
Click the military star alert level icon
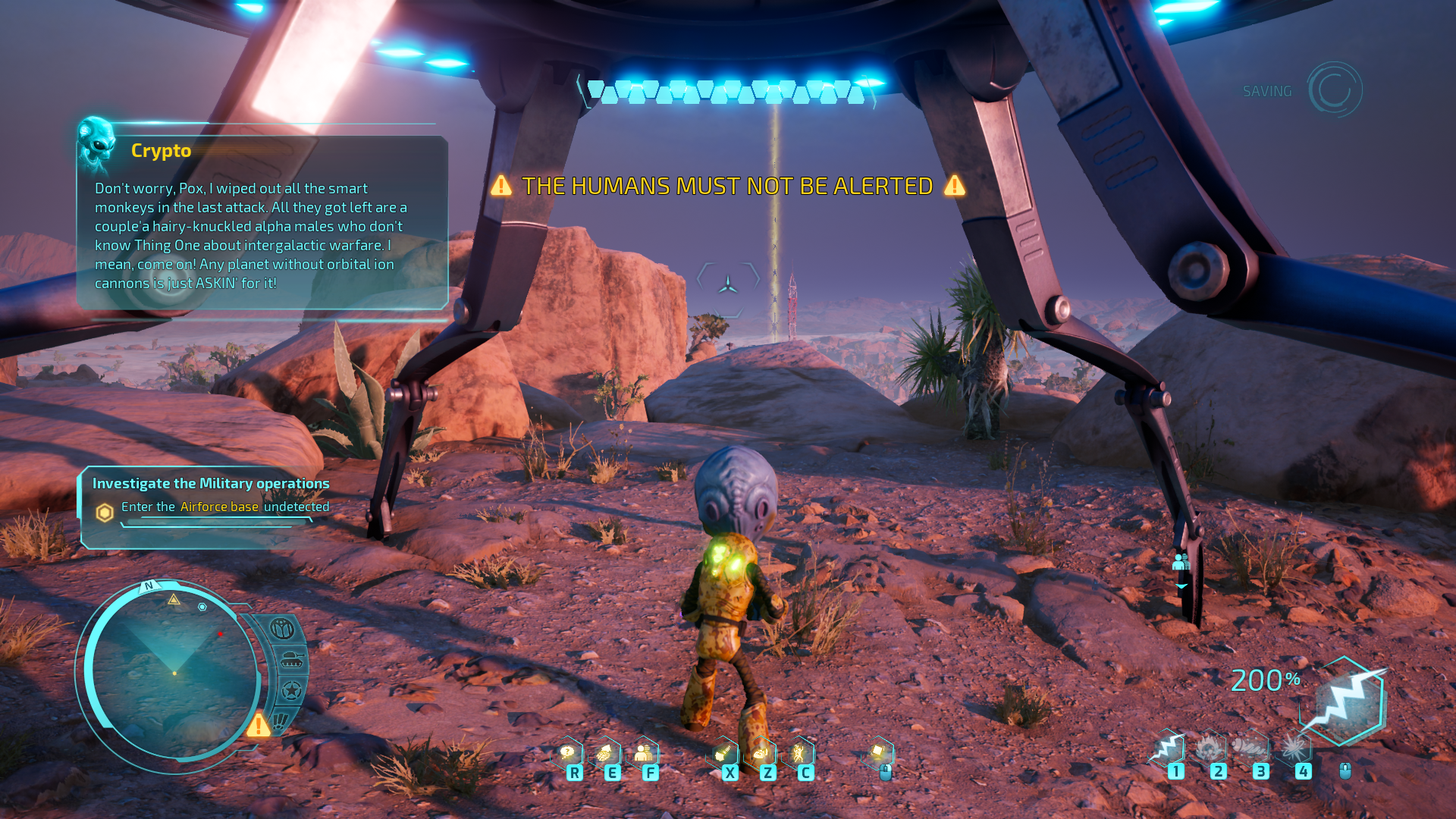pos(291,691)
